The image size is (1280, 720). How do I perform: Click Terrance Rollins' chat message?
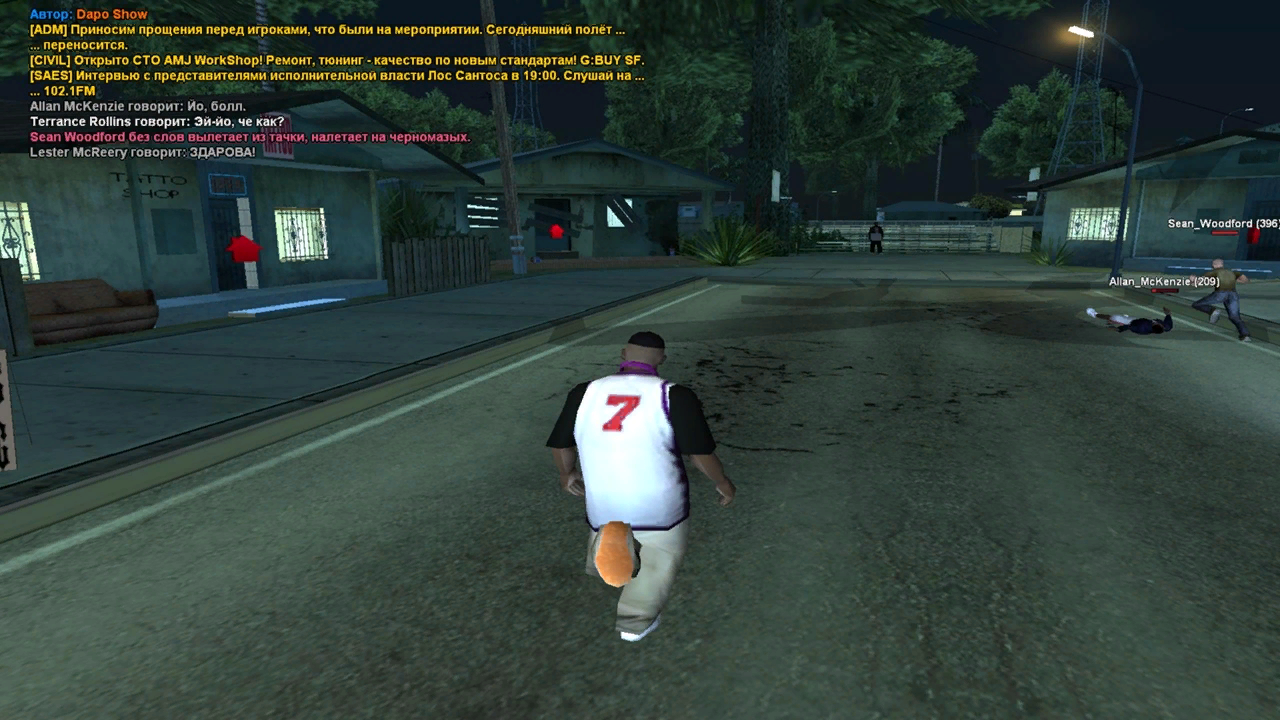coord(157,121)
